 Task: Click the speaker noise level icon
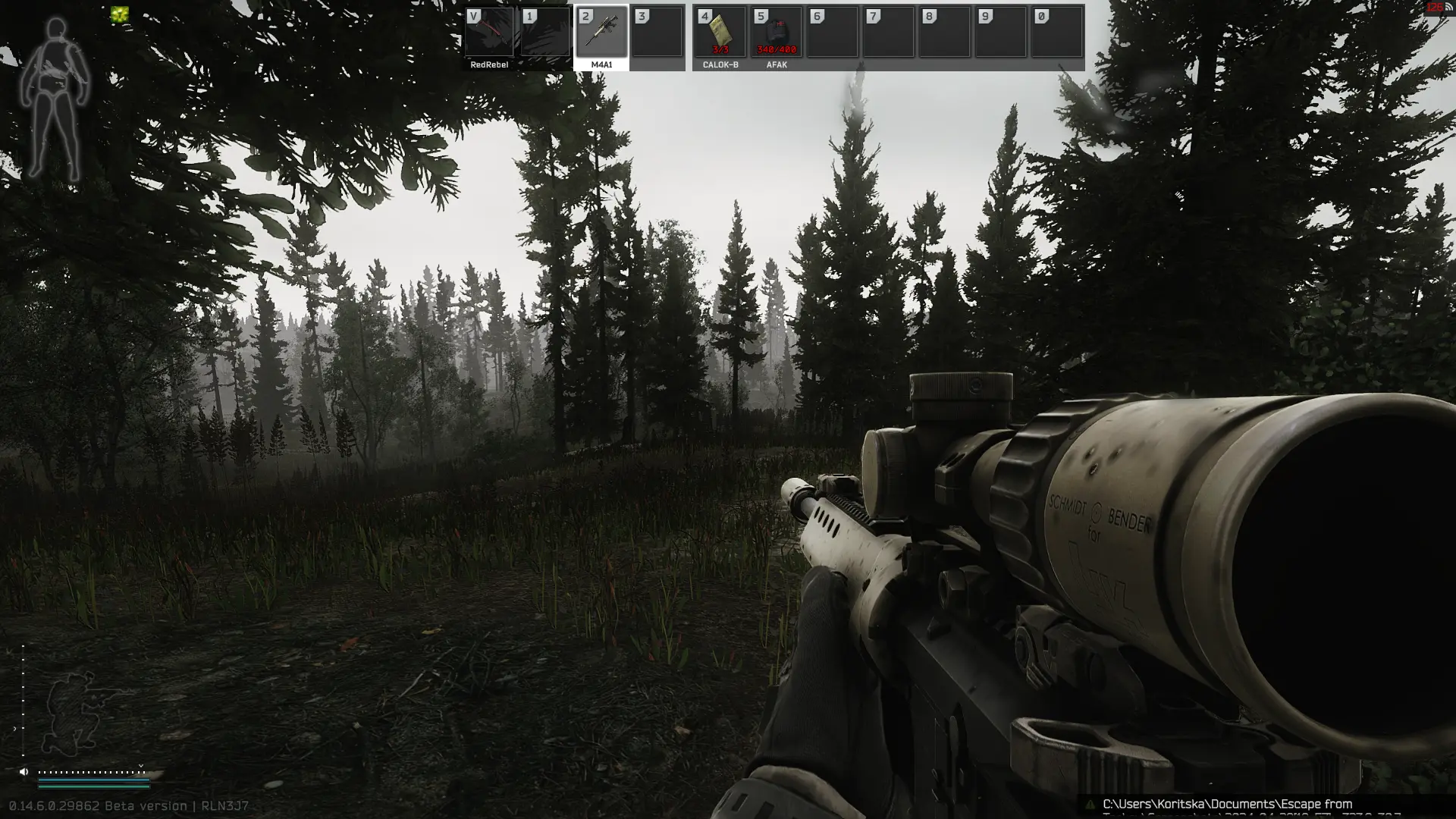coord(24,771)
